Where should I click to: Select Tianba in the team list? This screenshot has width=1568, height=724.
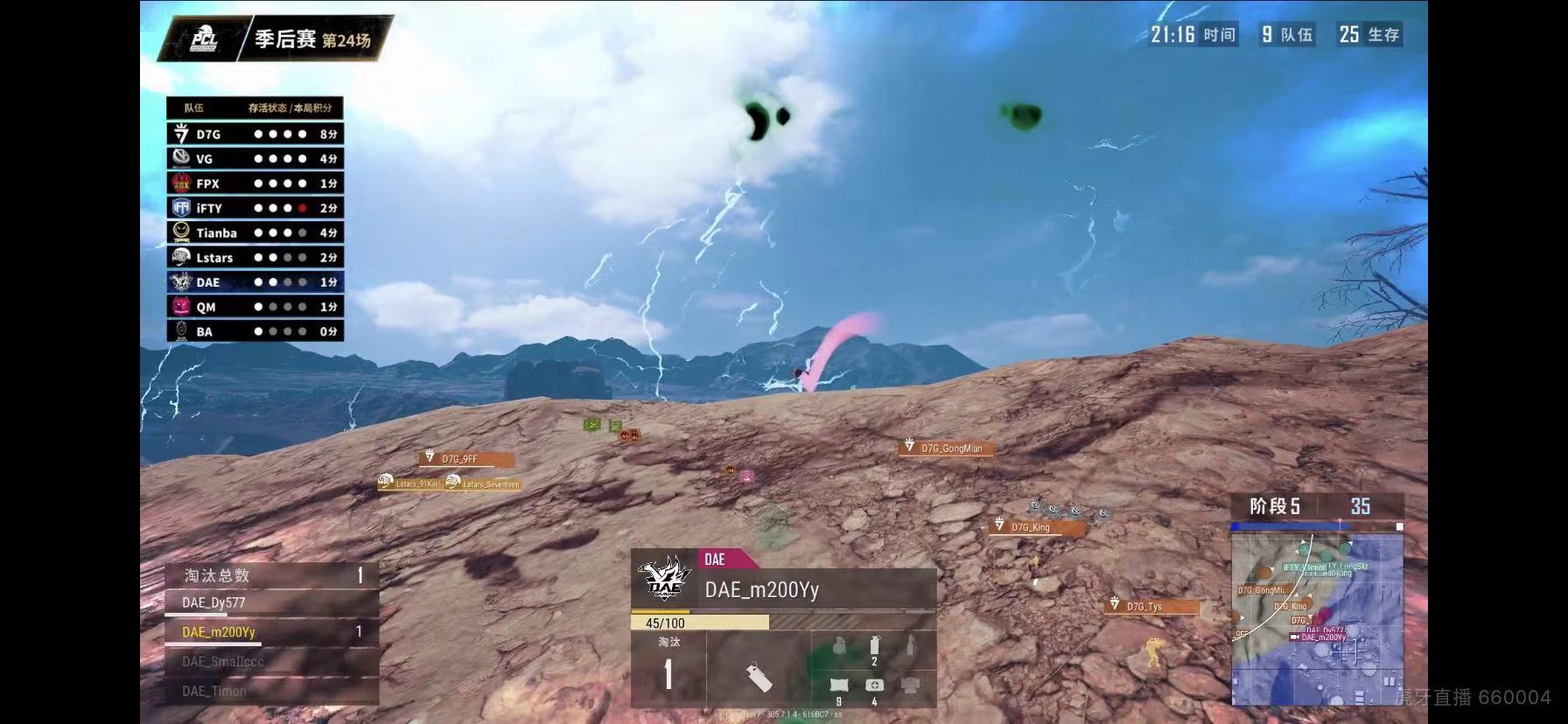tap(255, 233)
